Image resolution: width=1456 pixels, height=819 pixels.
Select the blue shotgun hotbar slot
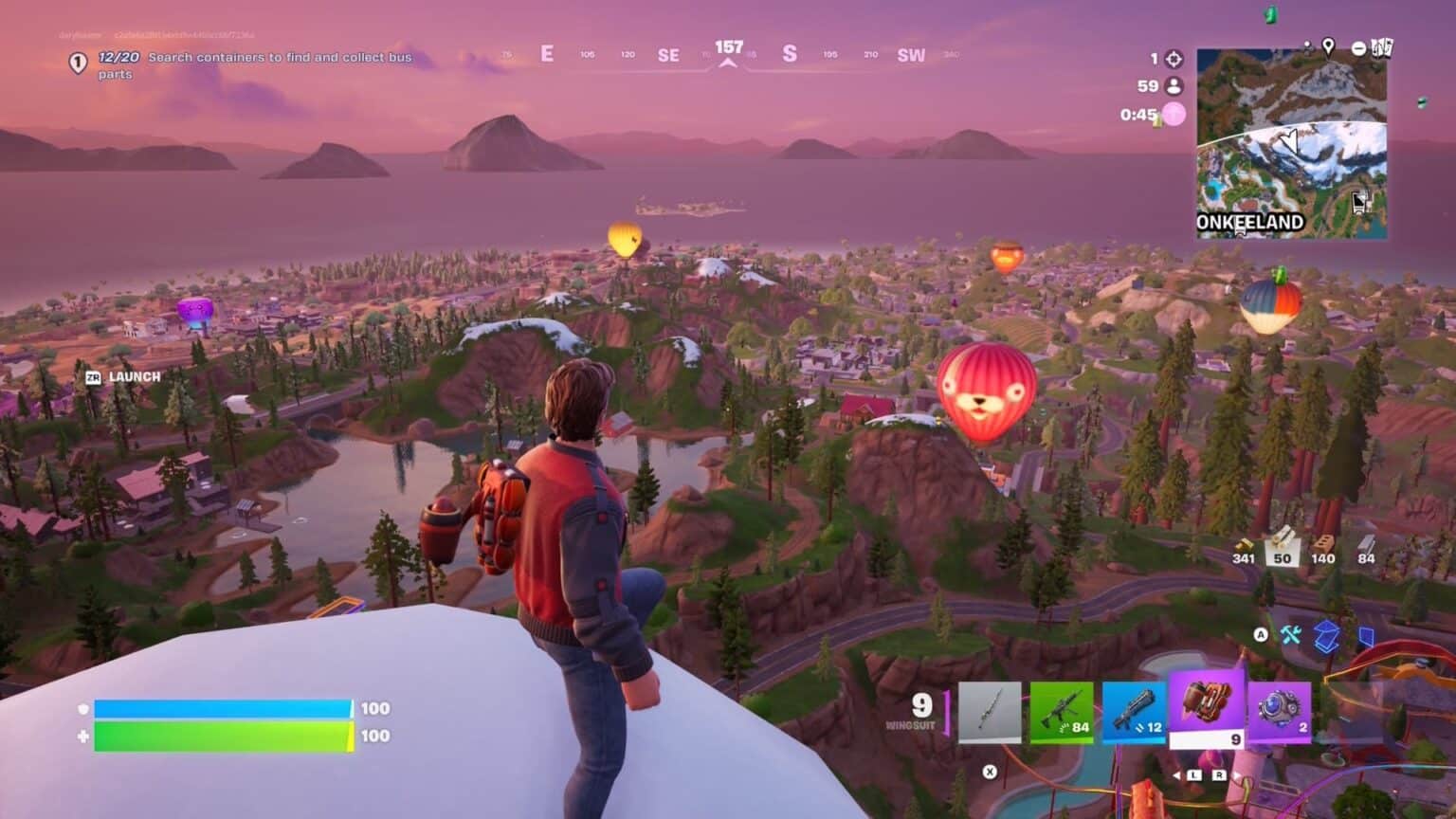(x=1136, y=711)
